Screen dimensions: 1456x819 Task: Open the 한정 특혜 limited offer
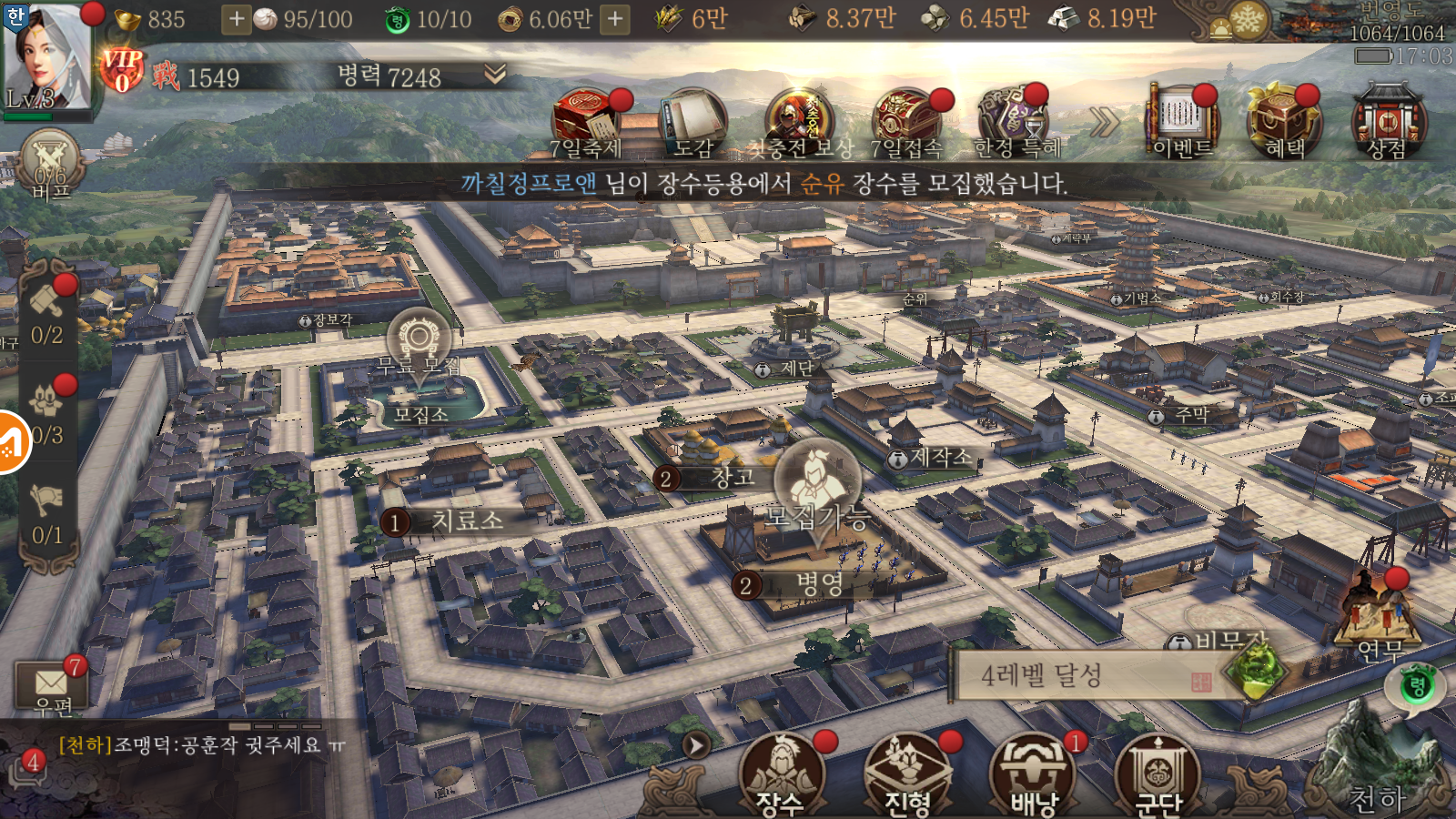pyautogui.click(x=1016, y=124)
